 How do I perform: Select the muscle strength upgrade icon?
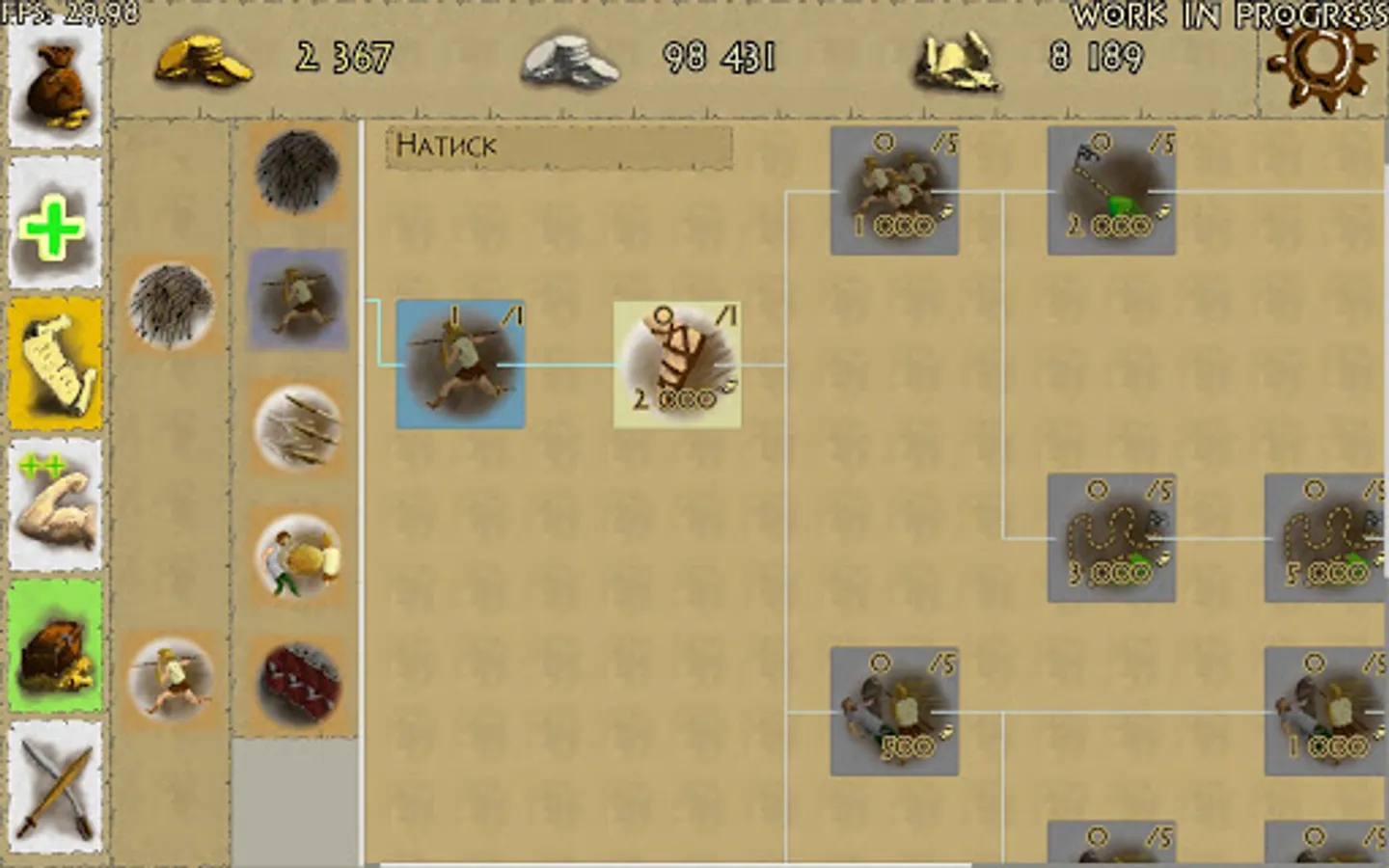[55, 502]
